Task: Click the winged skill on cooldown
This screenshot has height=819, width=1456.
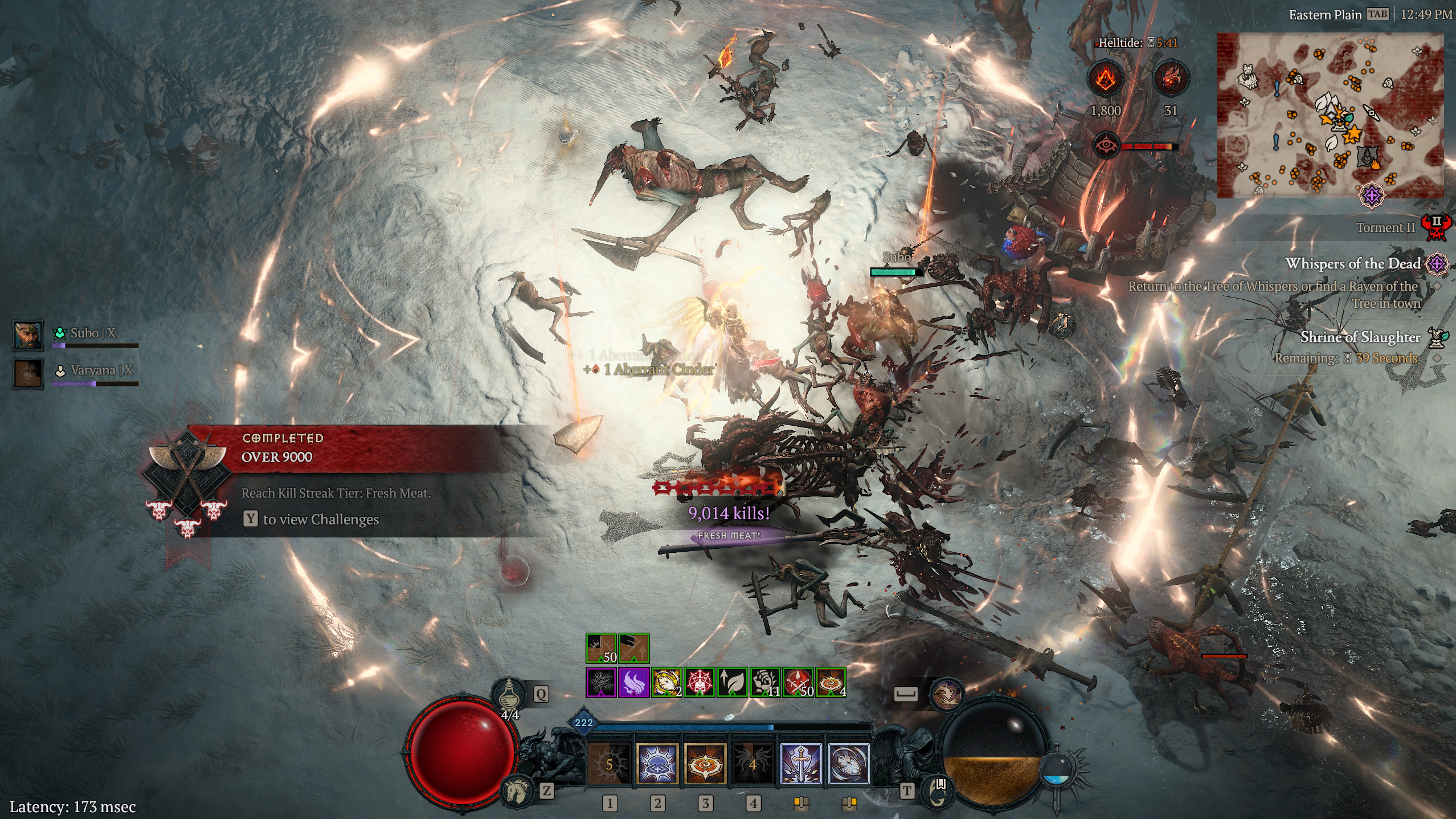Action: (x=752, y=764)
